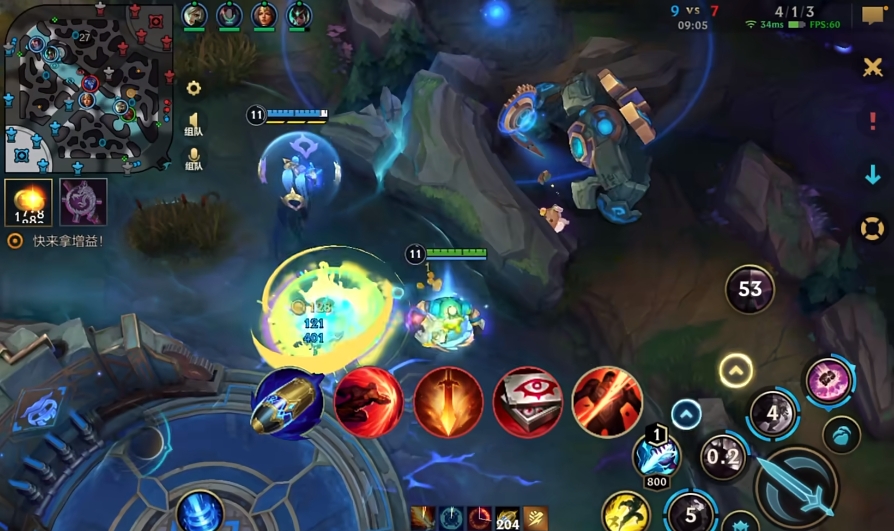This screenshot has height=531, width=894.
Task: Select the purple dragon buff icon
Action: pyautogui.click(x=83, y=202)
